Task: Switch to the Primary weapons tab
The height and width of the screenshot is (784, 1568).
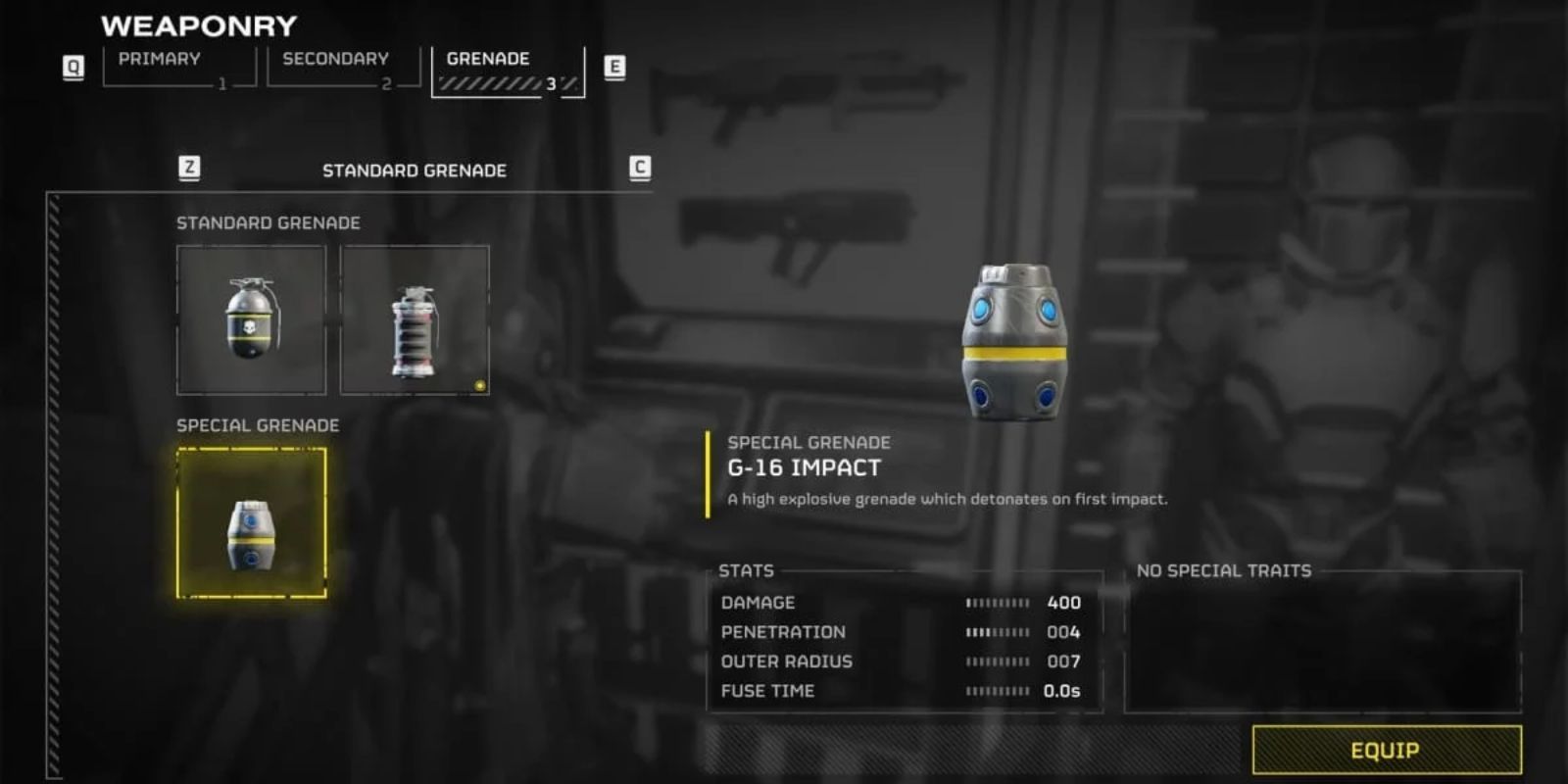Action: 178,67
